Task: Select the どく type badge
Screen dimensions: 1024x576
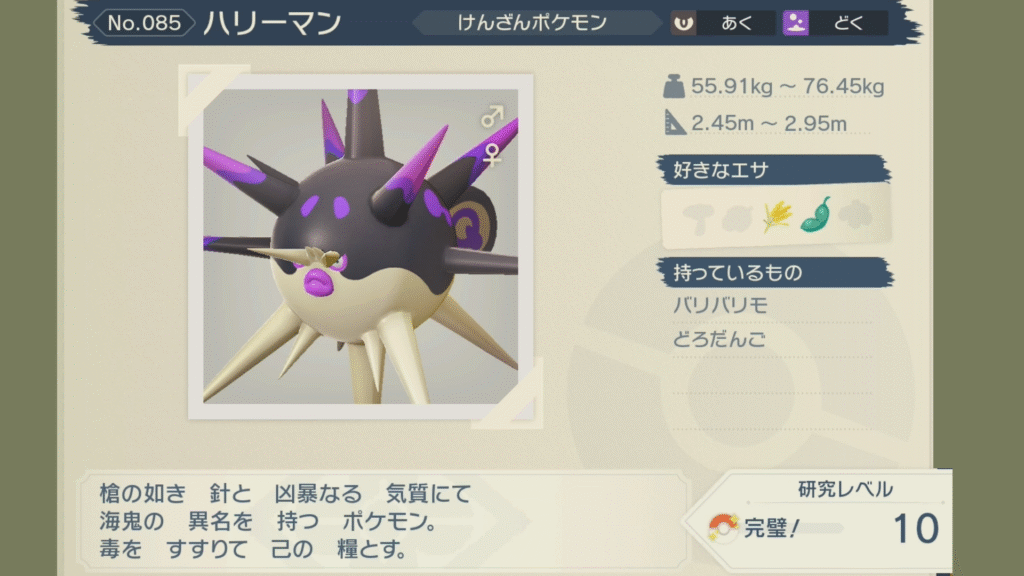Action: 836,22
